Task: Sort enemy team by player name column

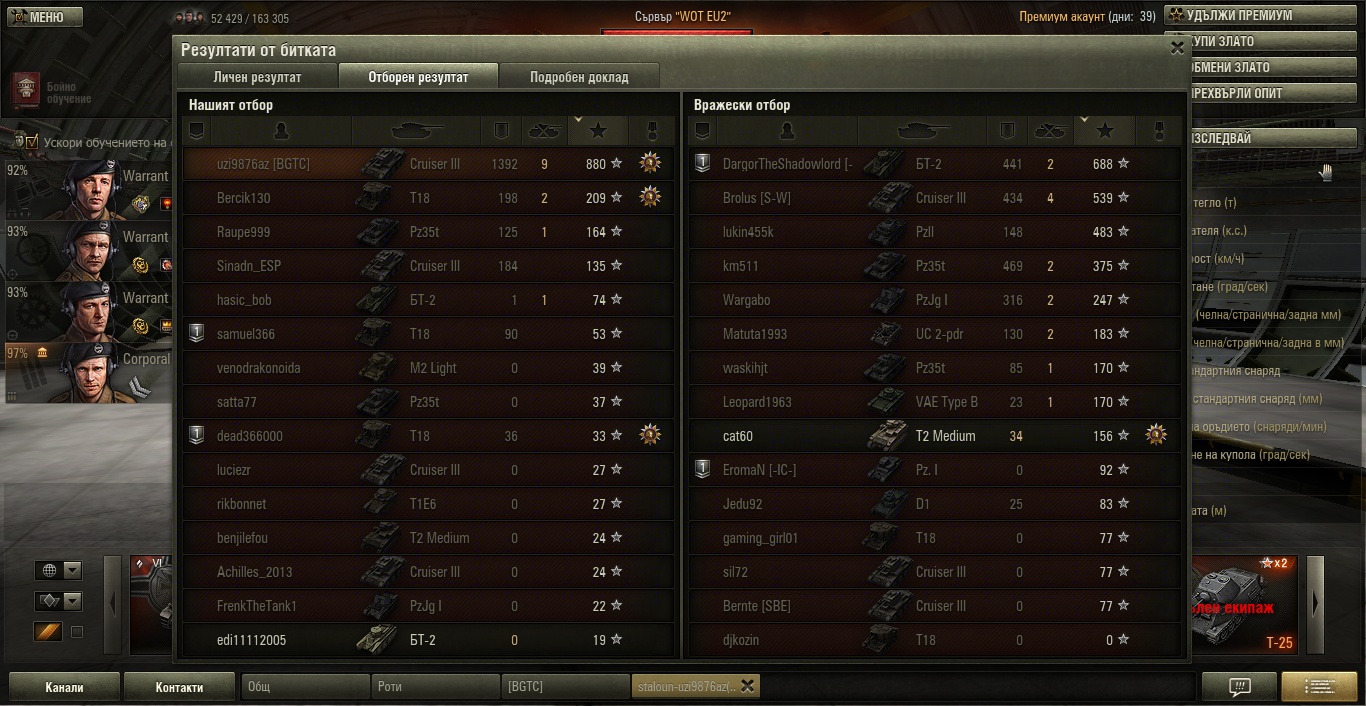Action: 786,131
